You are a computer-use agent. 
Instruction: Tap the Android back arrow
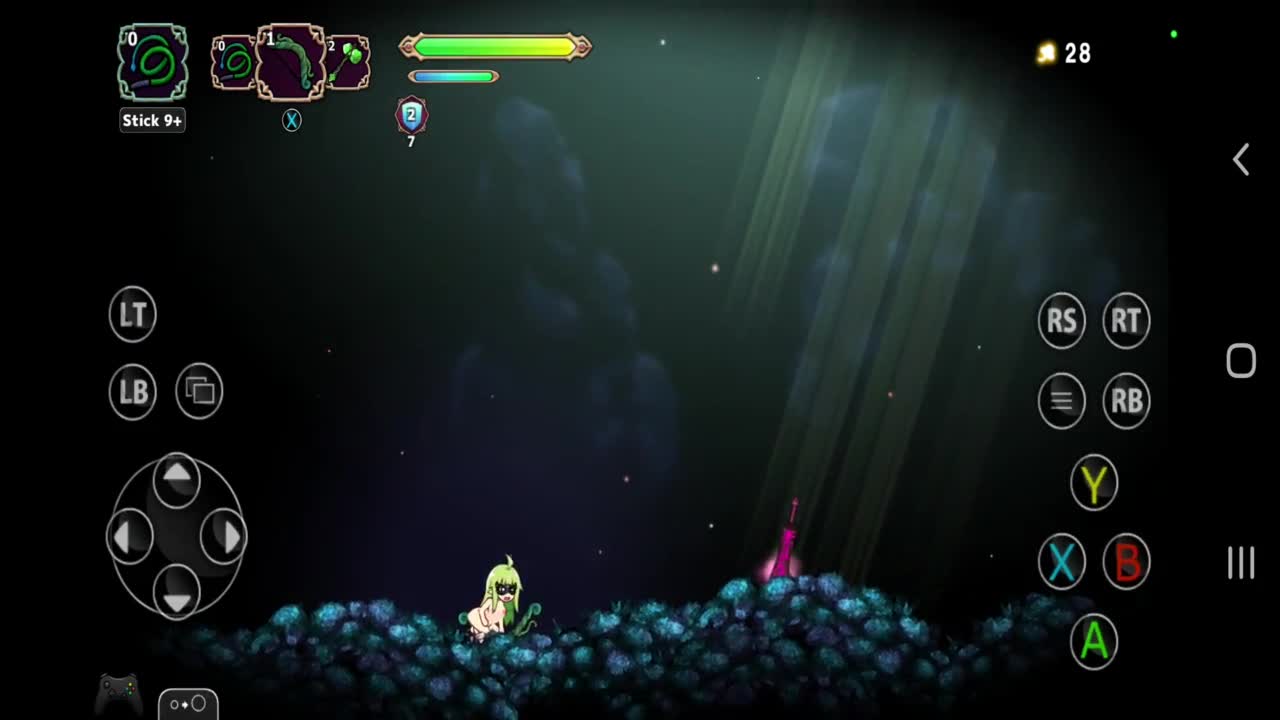coord(1241,160)
